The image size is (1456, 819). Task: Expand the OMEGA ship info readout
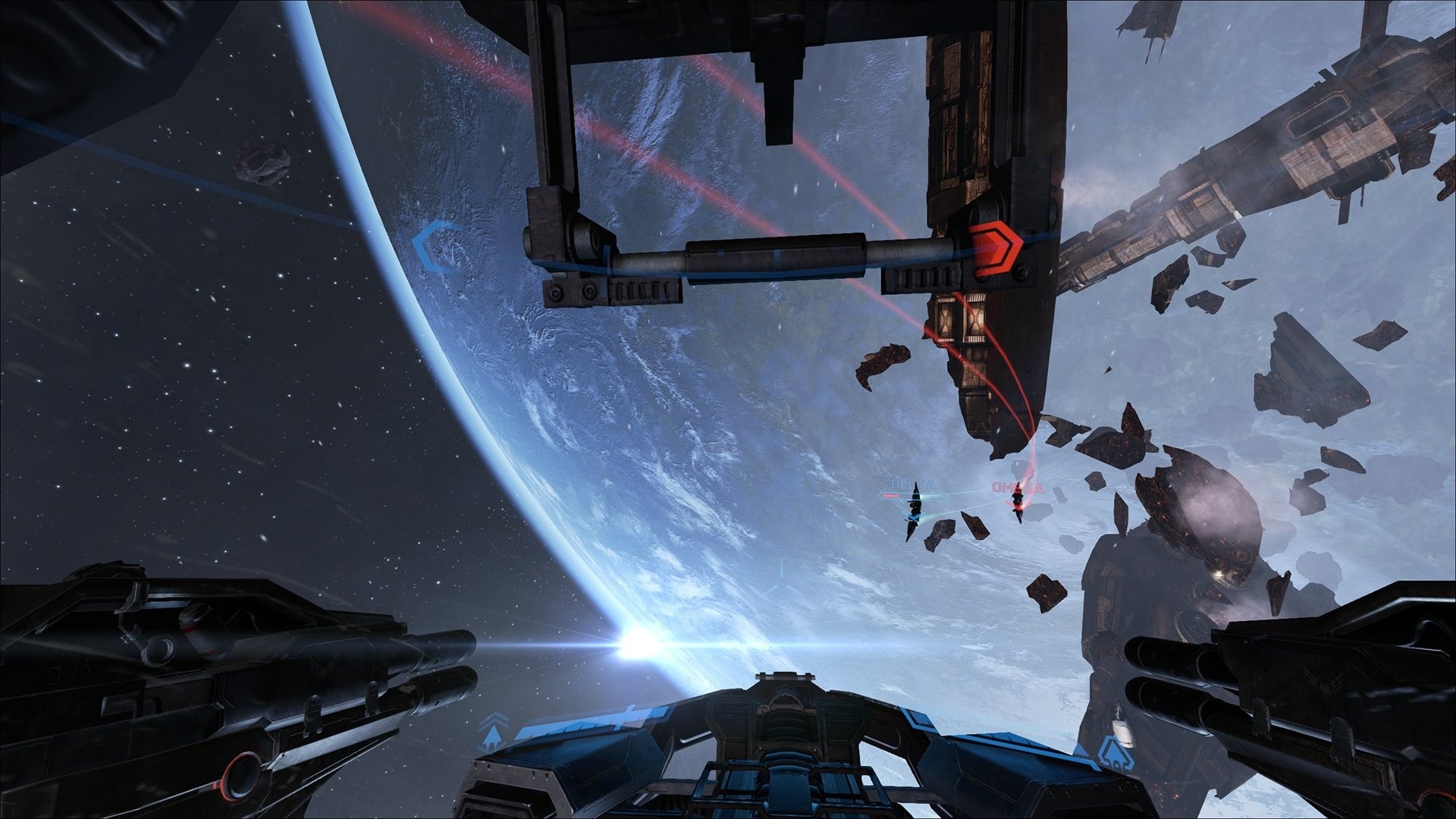[1018, 487]
